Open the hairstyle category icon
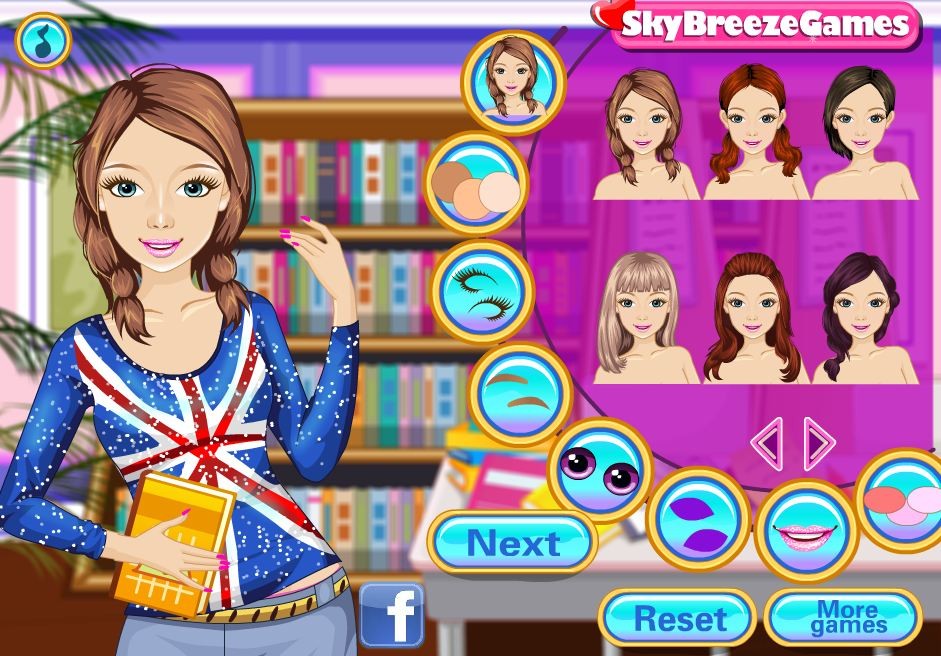The width and height of the screenshot is (941, 656). (513, 83)
